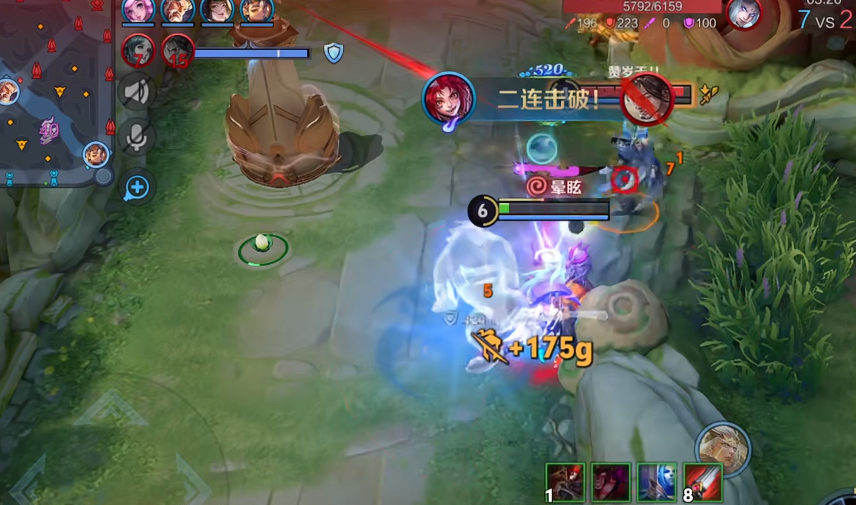The height and width of the screenshot is (505, 856).
Task: Target the blond hero round portrait
Action: (x=723, y=449)
